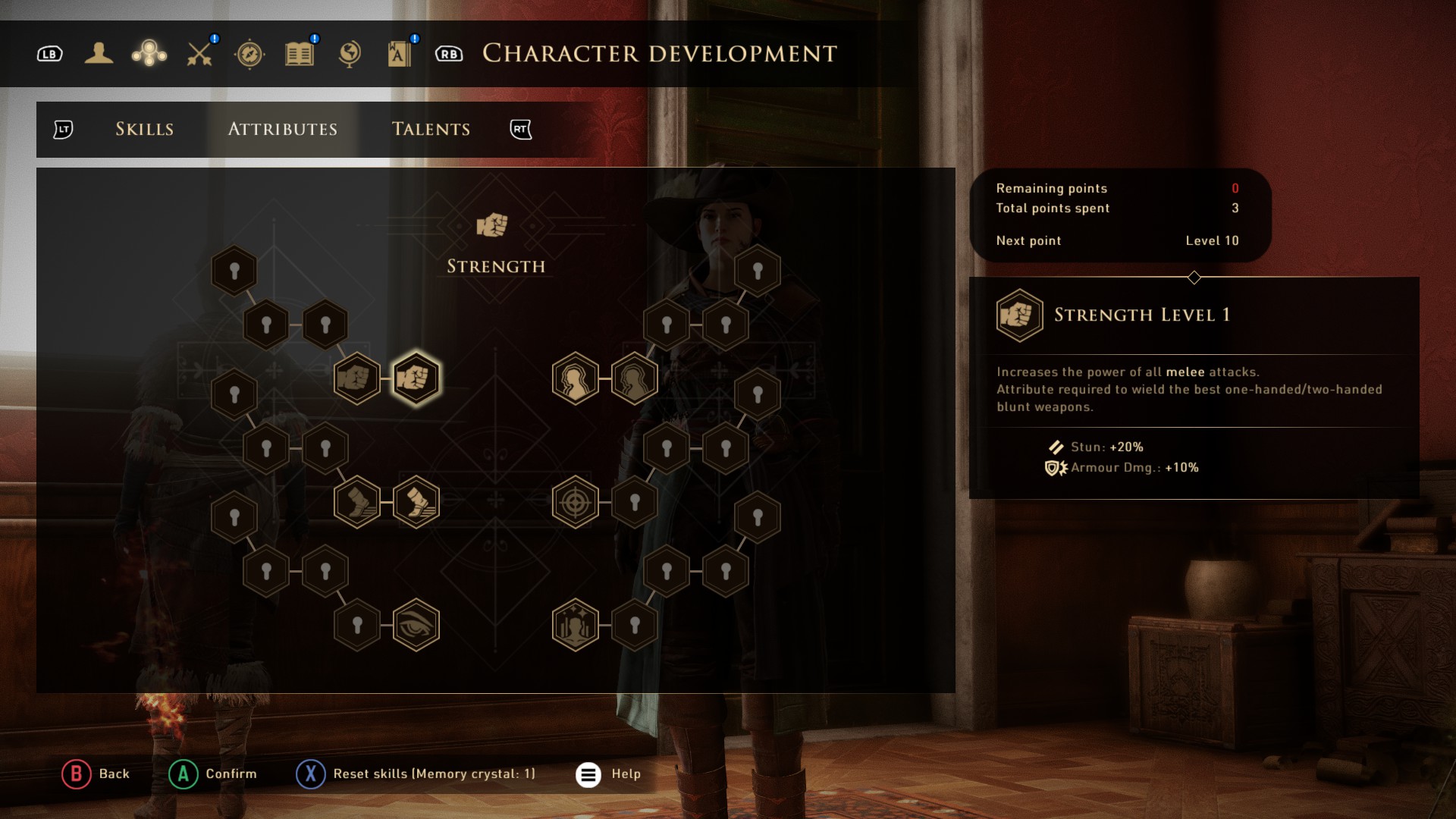Switch to the Talents tab
The width and height of the screenshot is (1456, 819).
point(431,129)
